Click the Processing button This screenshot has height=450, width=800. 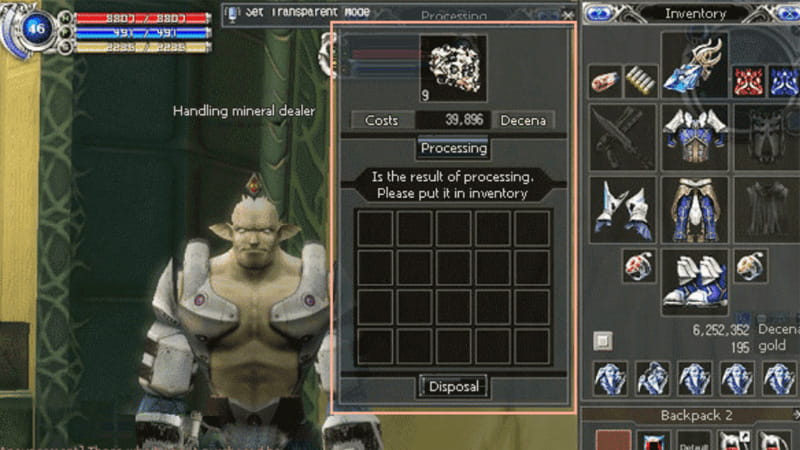point(453,148)
